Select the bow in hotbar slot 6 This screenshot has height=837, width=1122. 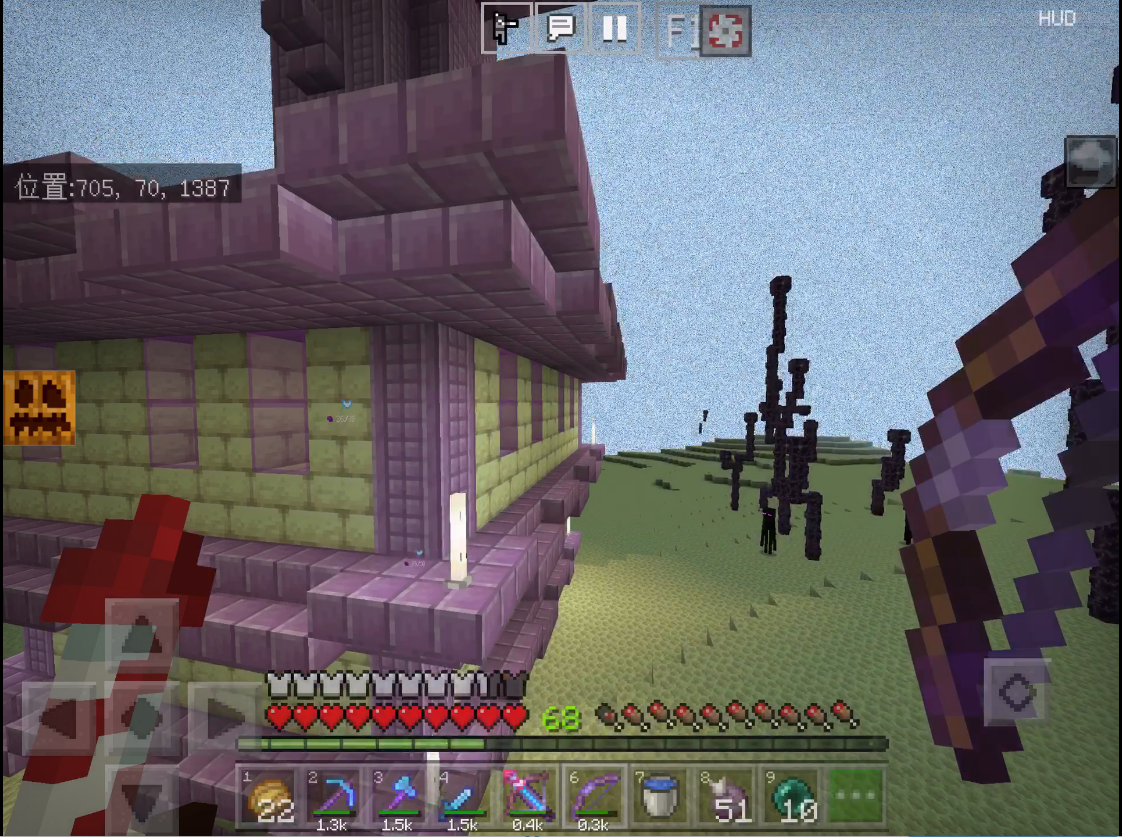pyautogui.click(x=596, y=797)
